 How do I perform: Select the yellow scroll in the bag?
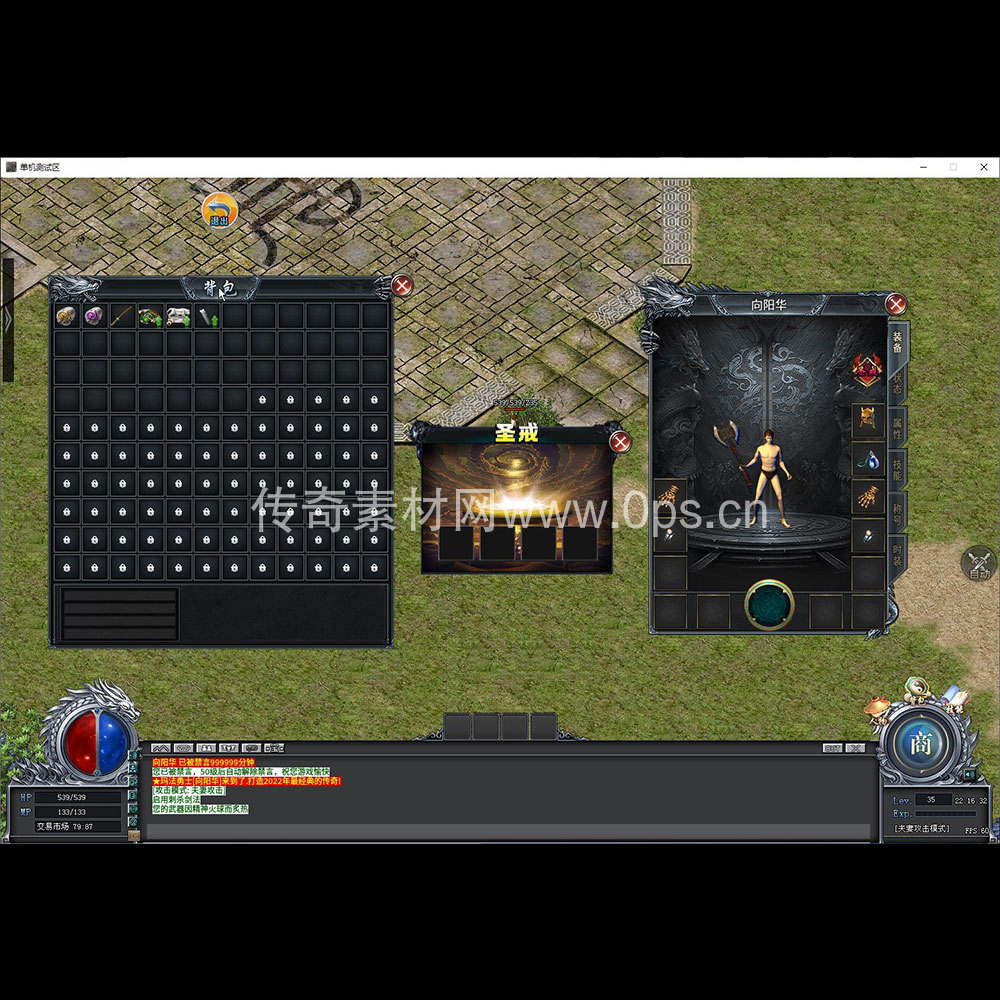[x=66, y=316]
